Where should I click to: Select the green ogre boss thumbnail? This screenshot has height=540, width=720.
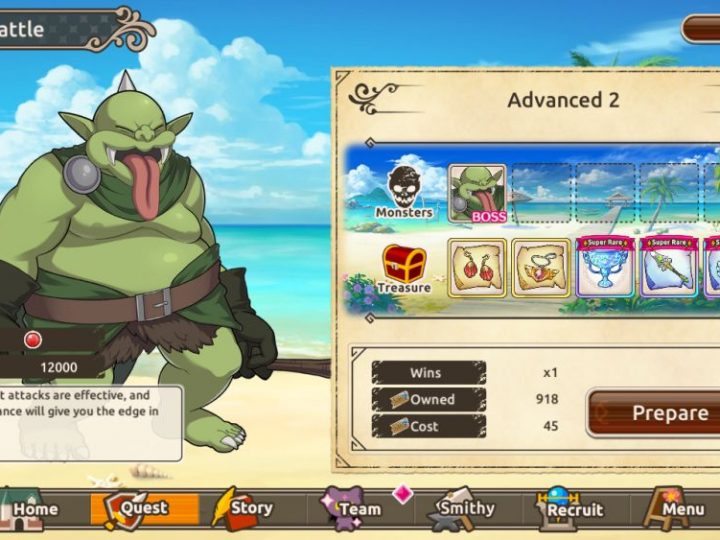[x=477, y=193]
